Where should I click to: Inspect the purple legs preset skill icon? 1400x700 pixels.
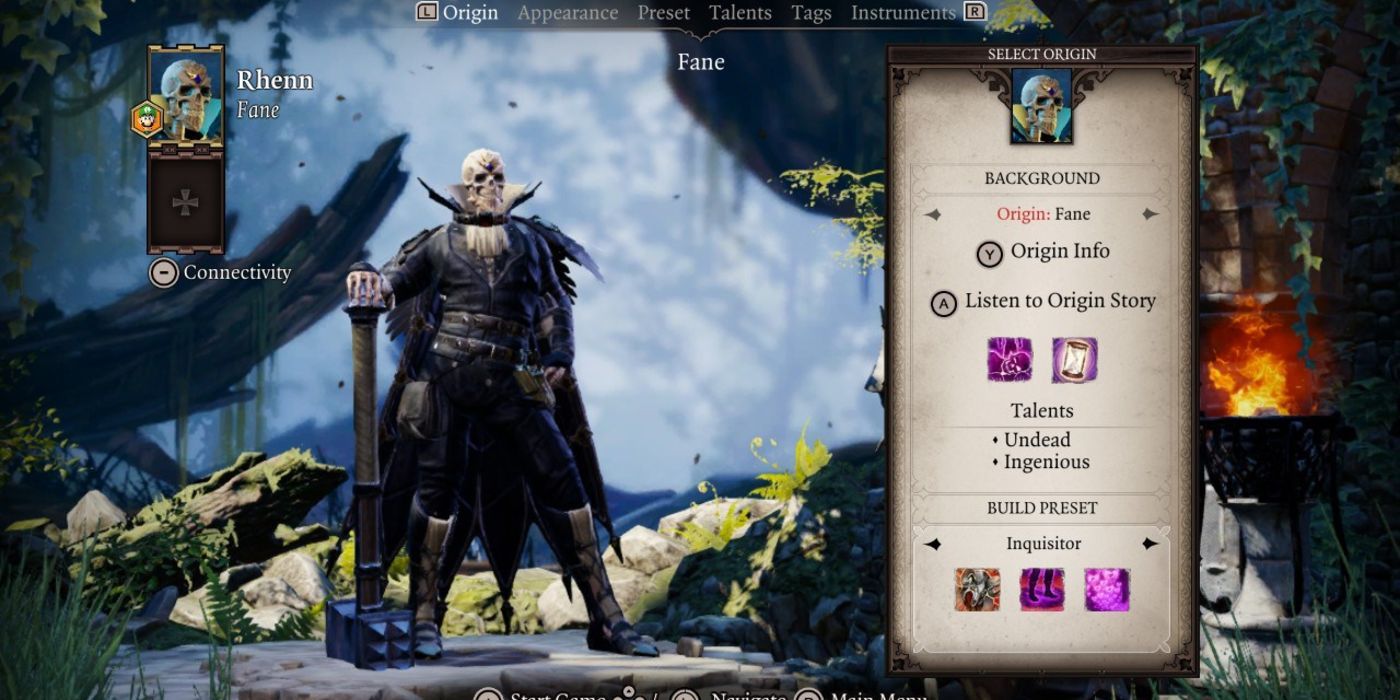(x=1042, y=590)
